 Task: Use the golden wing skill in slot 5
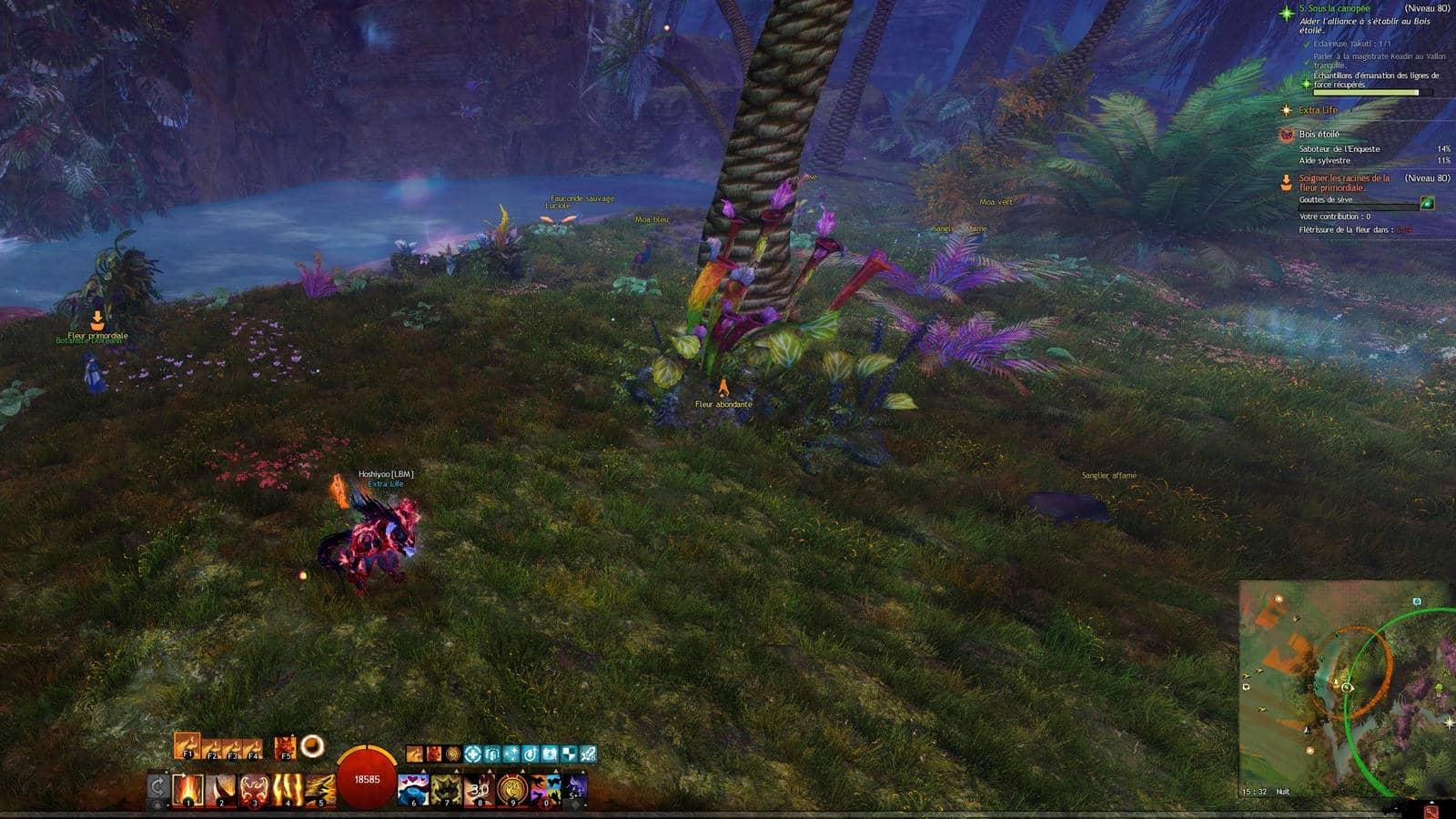(320, 788)
